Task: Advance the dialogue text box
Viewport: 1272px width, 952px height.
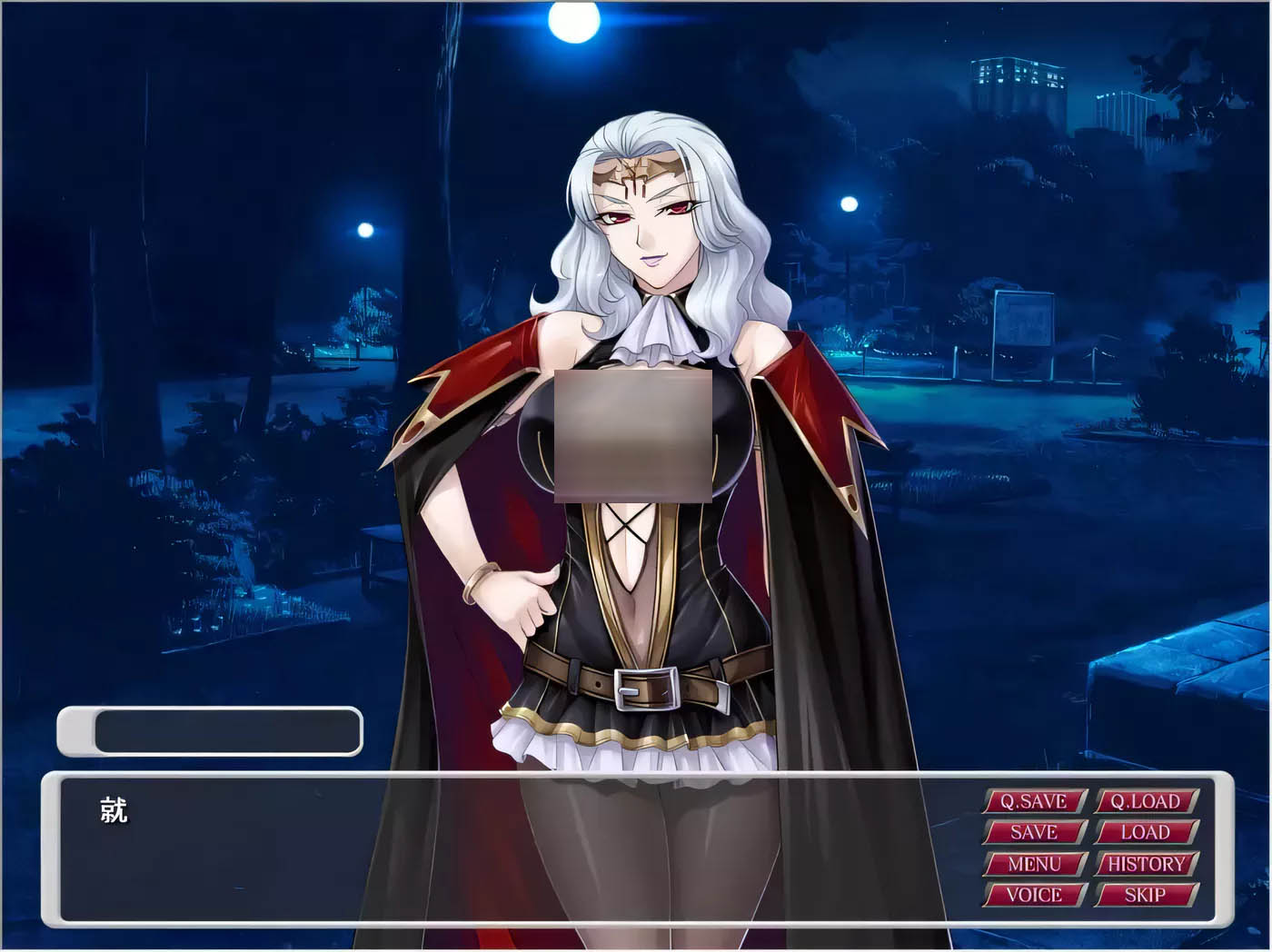Action: 509,849
